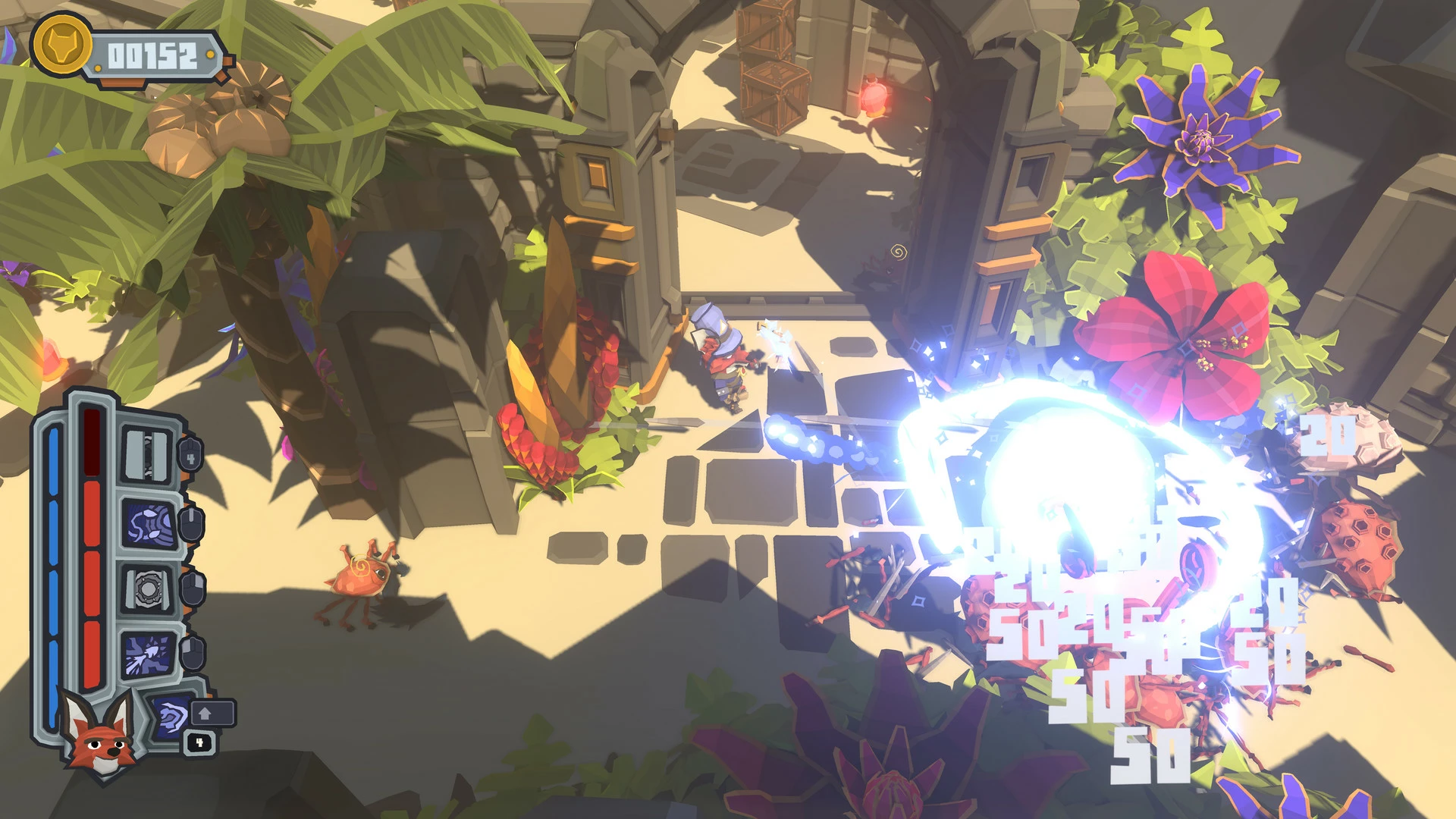The image size is (1456, 819).
Task: Use the blue spike burst ability
Action: point(149,654)
